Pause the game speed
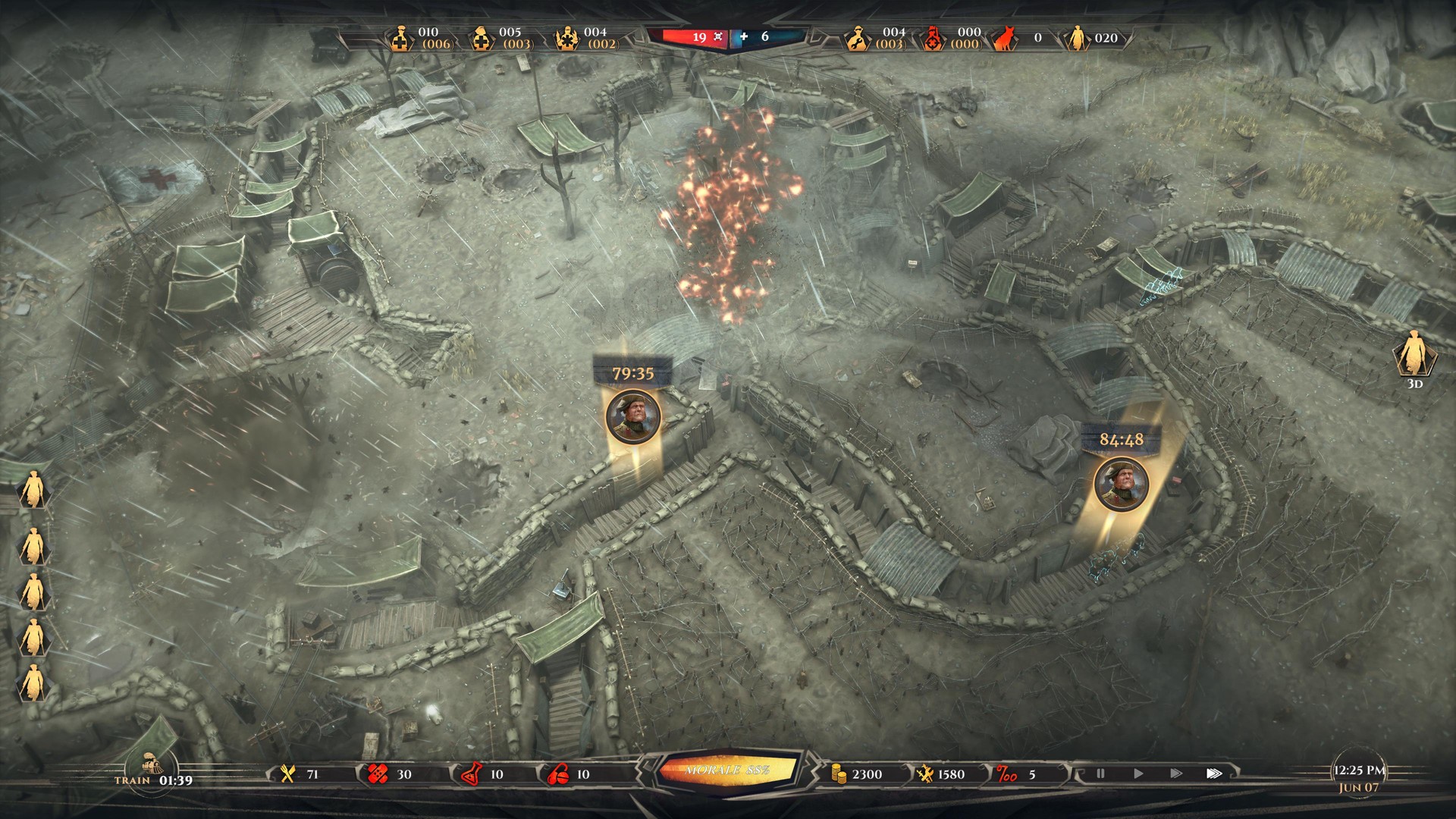The width and height of the screenshot is (1456, 819). 1100,774
